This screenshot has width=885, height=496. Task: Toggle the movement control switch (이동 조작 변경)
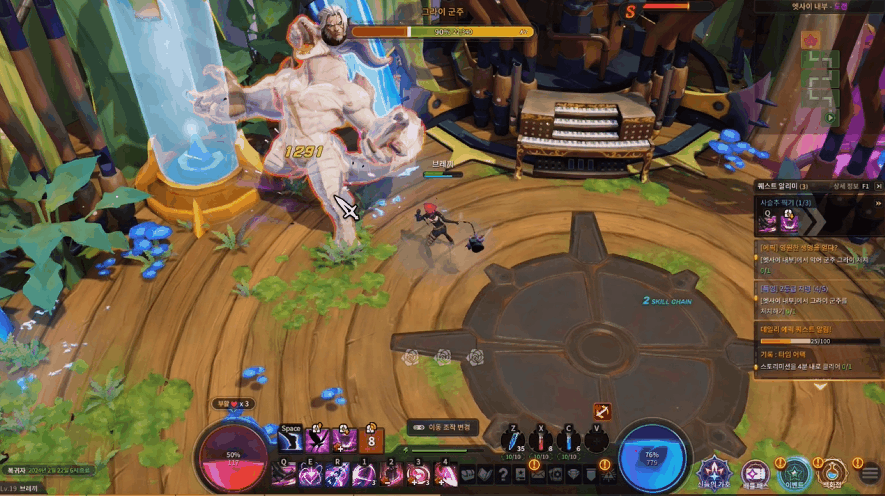(x=418, y=427)
